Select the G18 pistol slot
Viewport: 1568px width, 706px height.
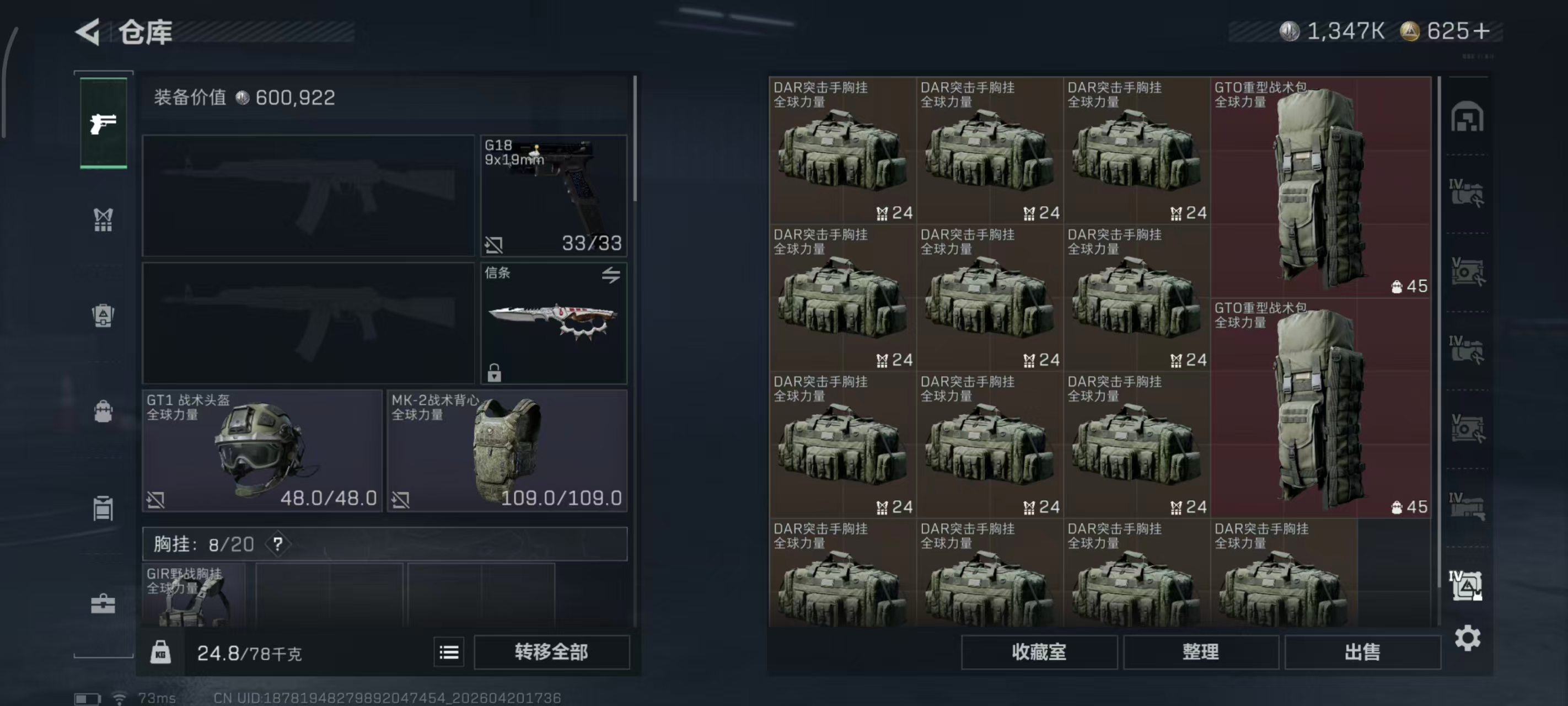(x=554, y=196)
